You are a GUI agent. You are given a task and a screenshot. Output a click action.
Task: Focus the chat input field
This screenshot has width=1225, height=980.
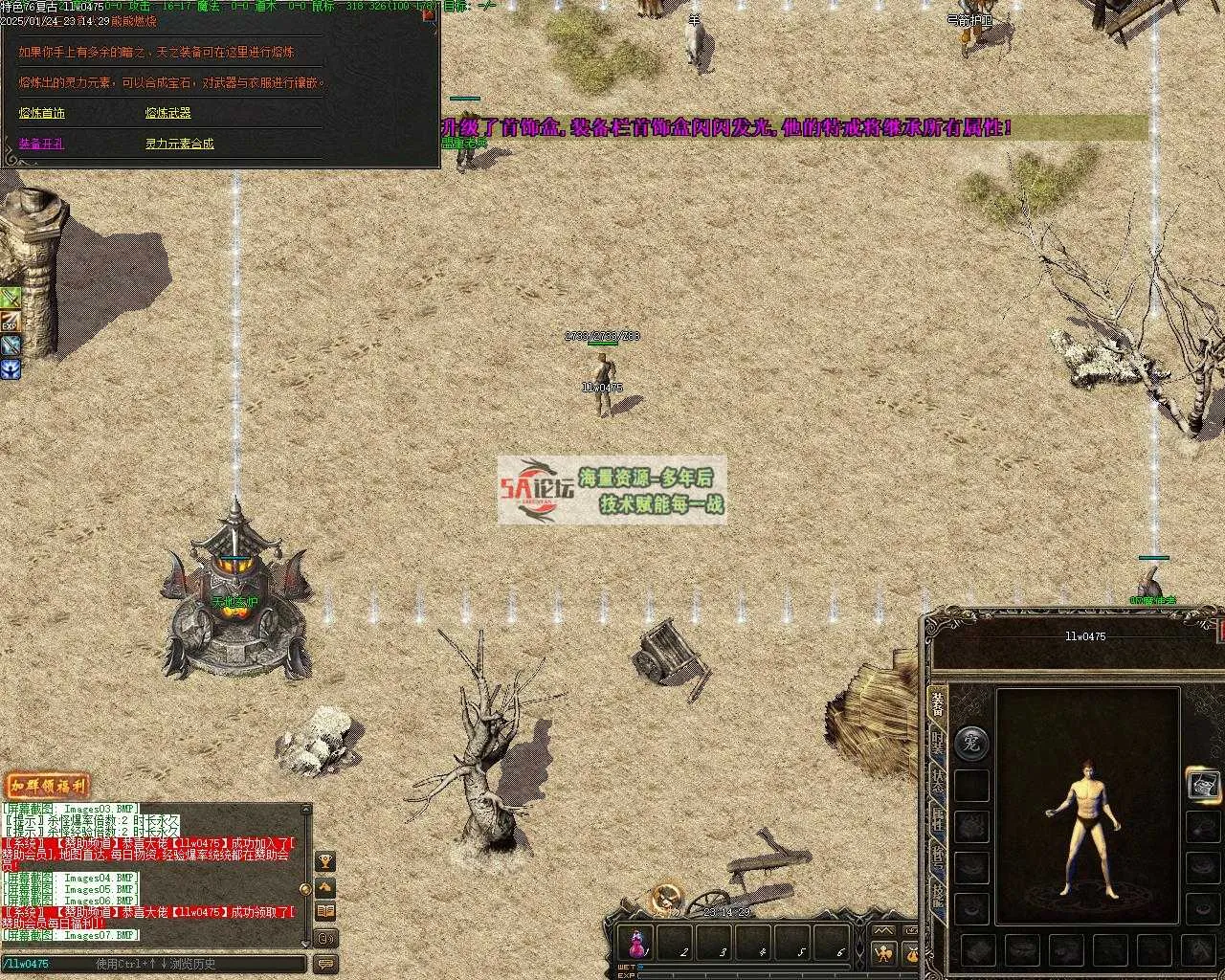153,964
